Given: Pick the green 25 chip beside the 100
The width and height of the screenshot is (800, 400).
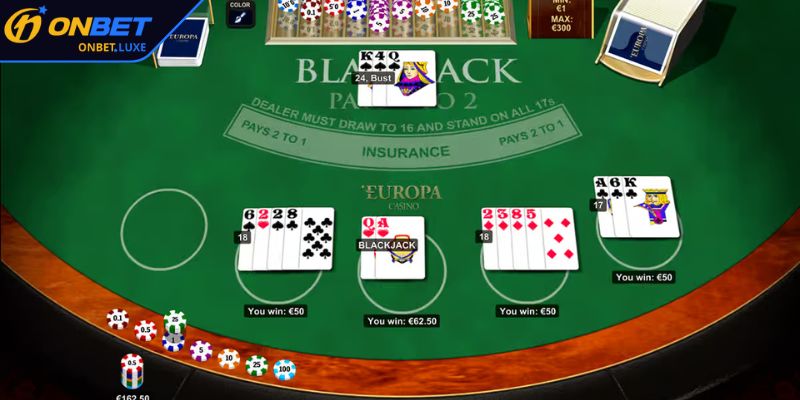Looking at the screenshot, I should tap(257, 364).
